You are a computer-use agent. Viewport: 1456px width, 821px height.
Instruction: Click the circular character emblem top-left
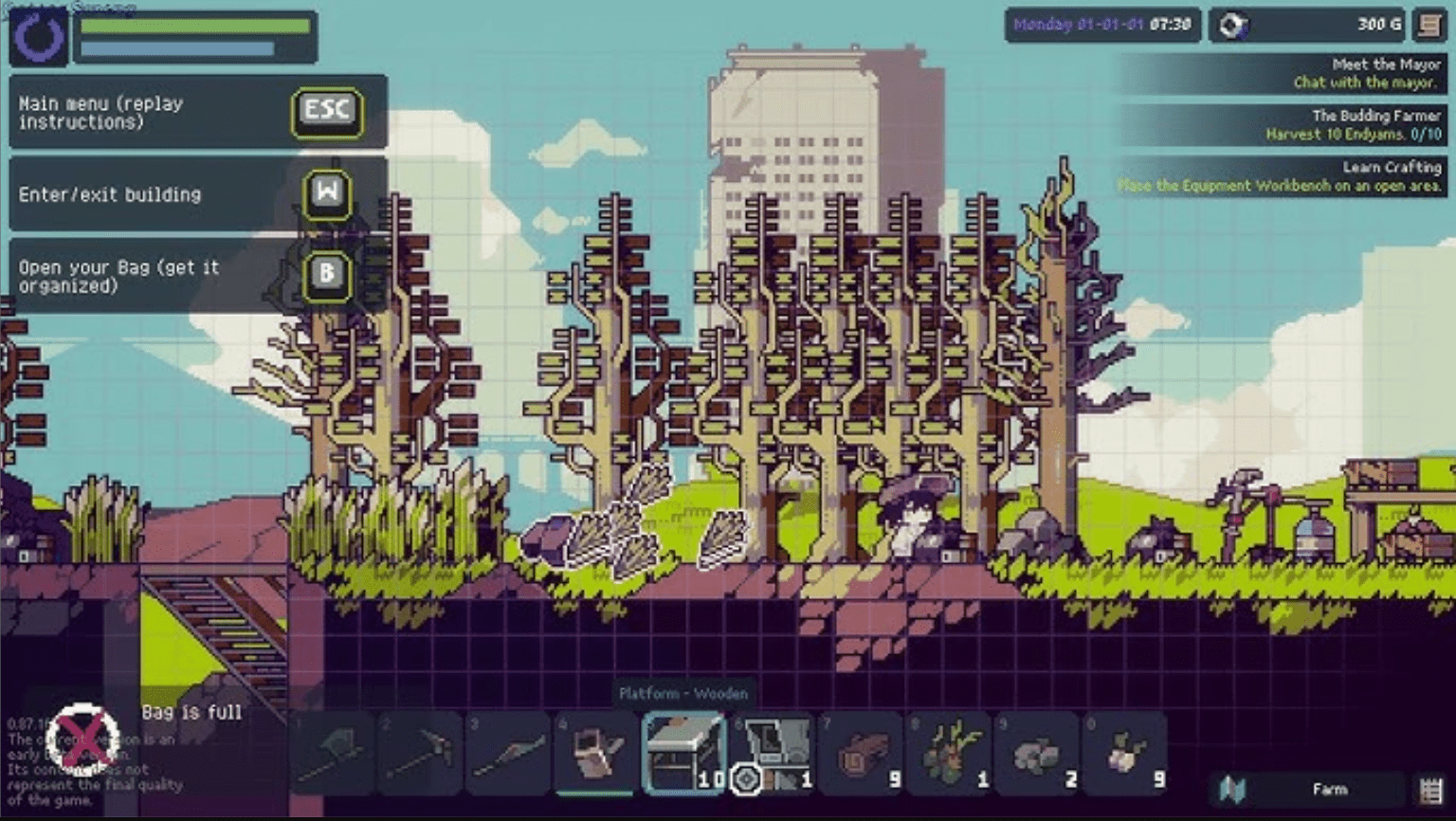point(38,36)
